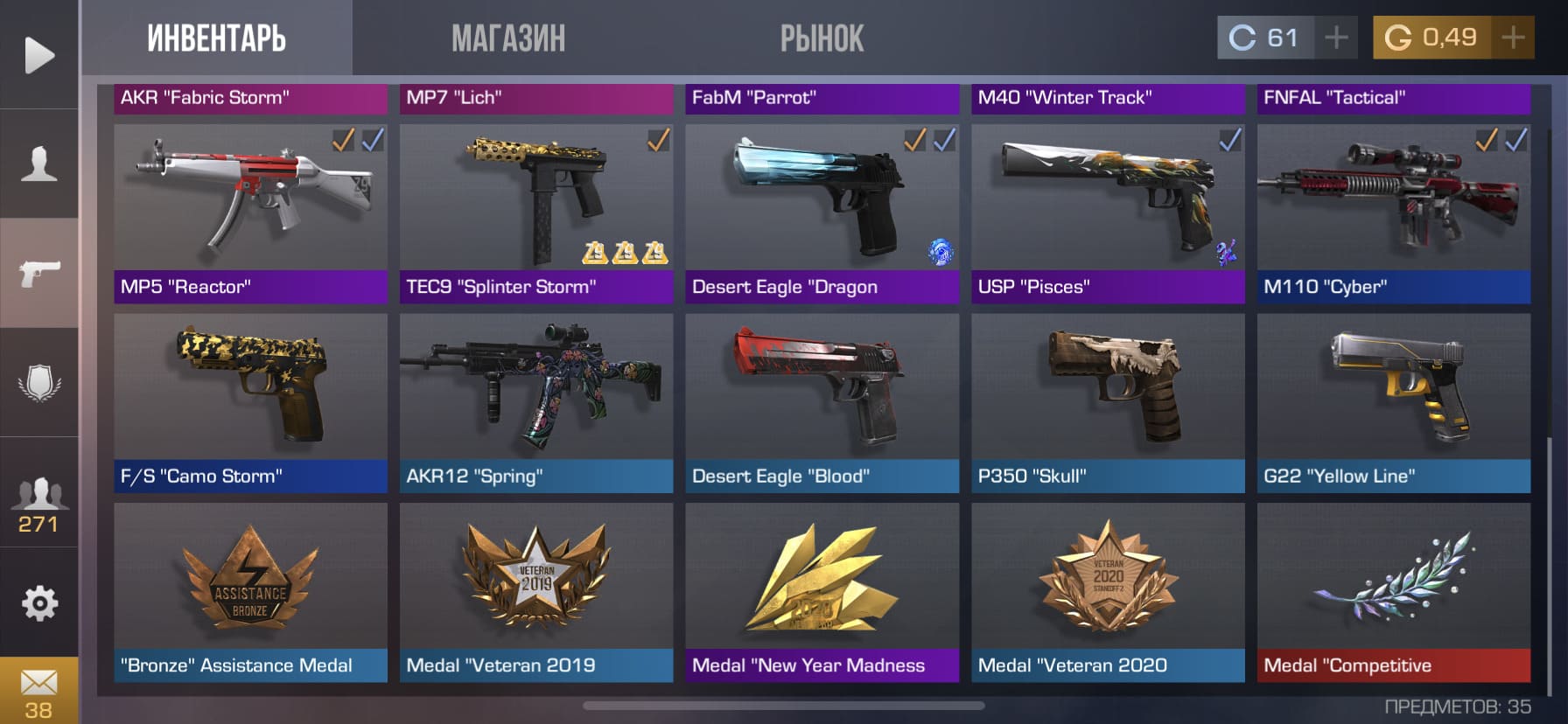
Task: Select the G22 "Yellow Line" pistol
Action: coord(1394,403)
